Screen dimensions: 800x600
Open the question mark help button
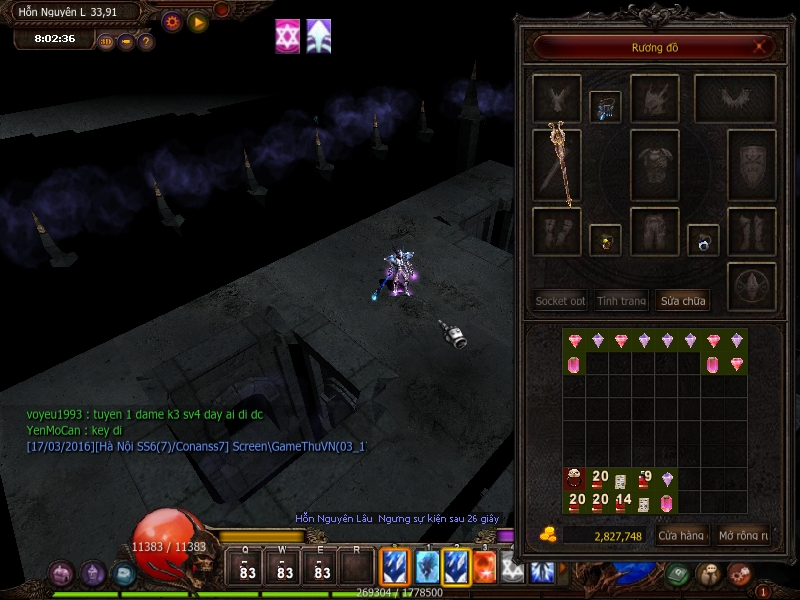click(146, 42)
